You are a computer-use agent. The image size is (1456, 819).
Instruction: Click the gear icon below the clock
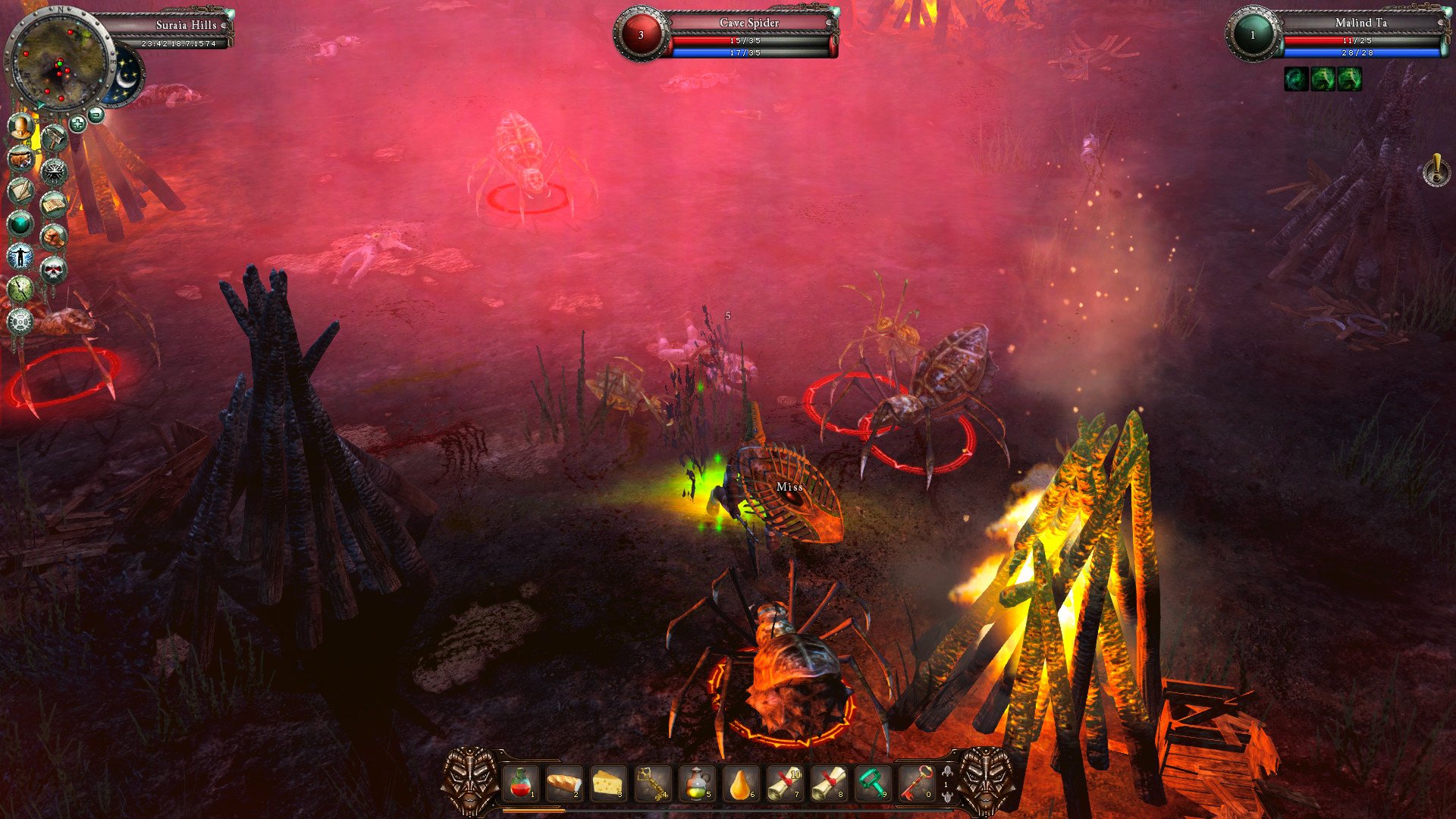(20, 322)
